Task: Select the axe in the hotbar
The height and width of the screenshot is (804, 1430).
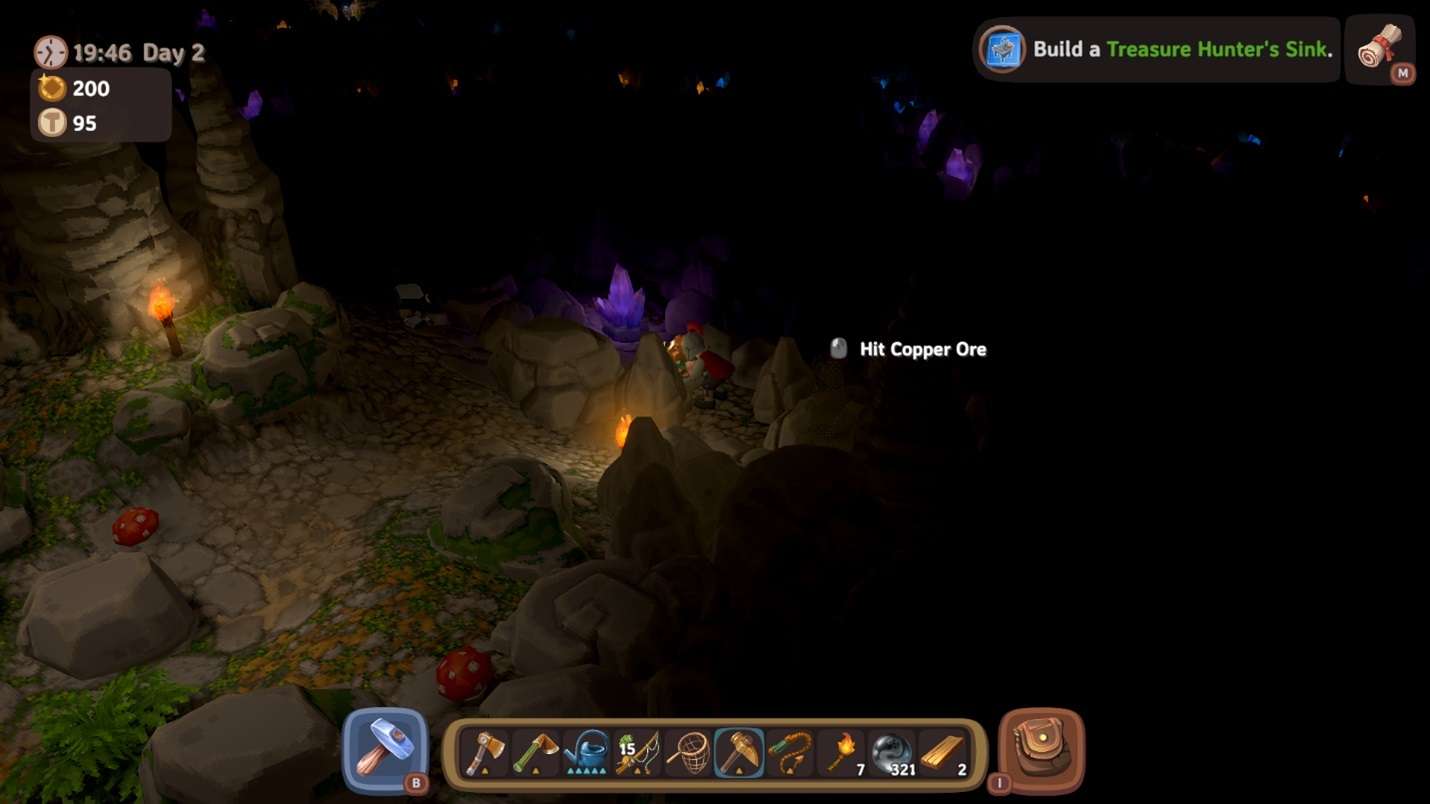Action: pyautogui.click(x=485, y=752)
